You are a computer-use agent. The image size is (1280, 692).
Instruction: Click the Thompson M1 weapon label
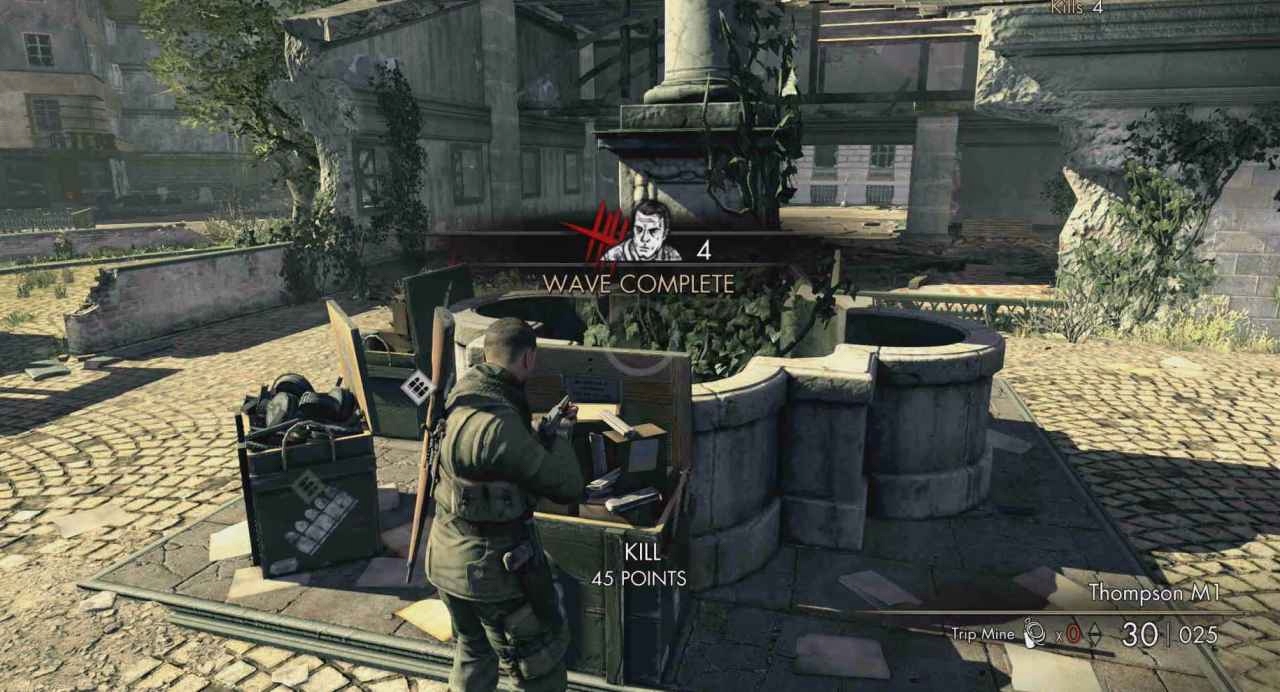[x=1153, y=593]
